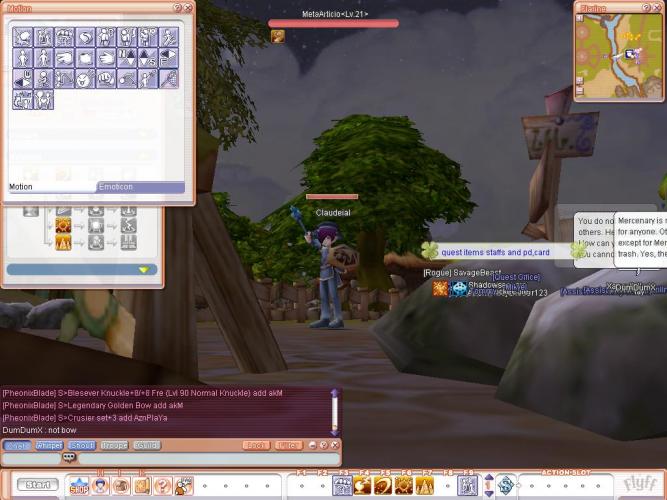Switch chat to the Guild channel
The height and width of the screenshot is (500, 667).
(146, 445)
